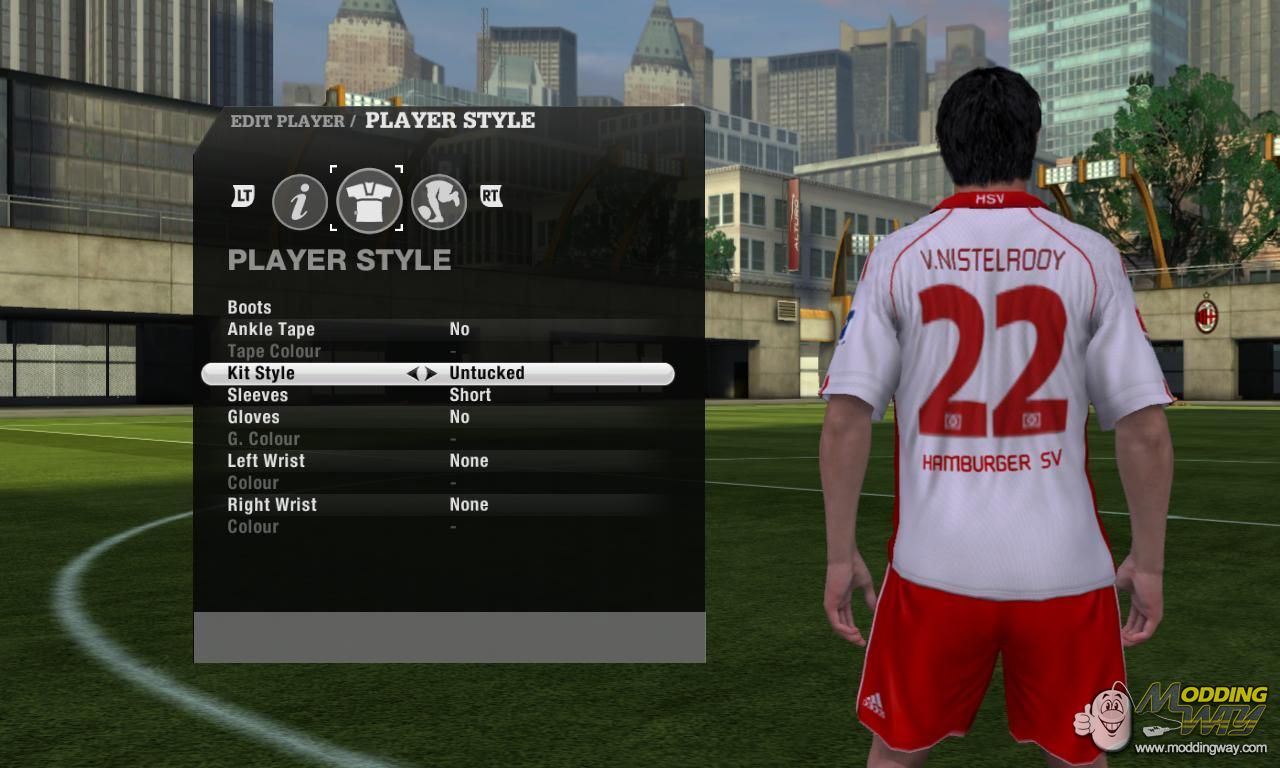Switch to the player info tab
The width and height of the screenshot is (1280, 768).
pyautogui.click(x=300, y=201)
